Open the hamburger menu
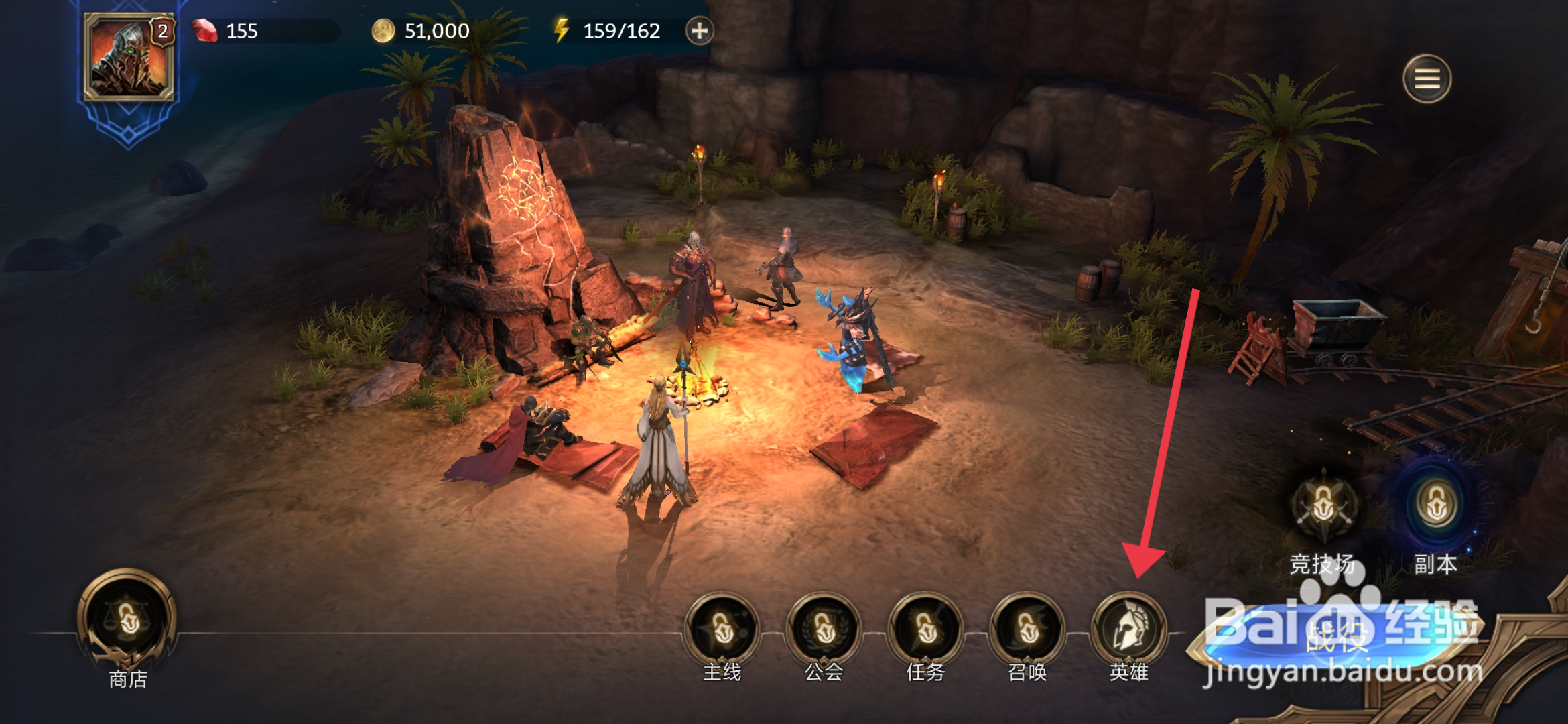This screenshot has height=724, width=1568. [x=1427, y=79]
